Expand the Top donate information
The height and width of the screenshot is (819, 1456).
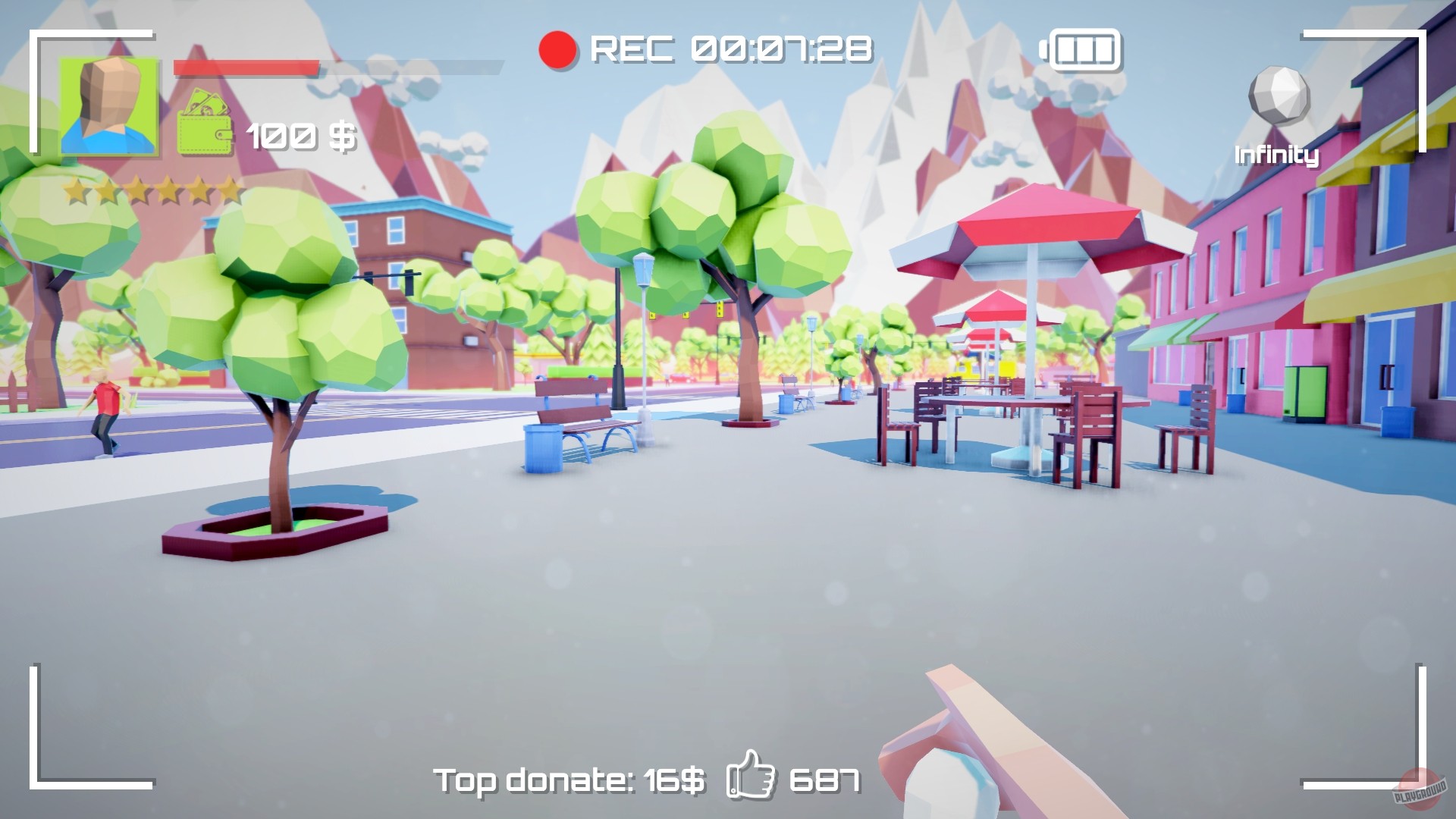click(x=567, y=777)
